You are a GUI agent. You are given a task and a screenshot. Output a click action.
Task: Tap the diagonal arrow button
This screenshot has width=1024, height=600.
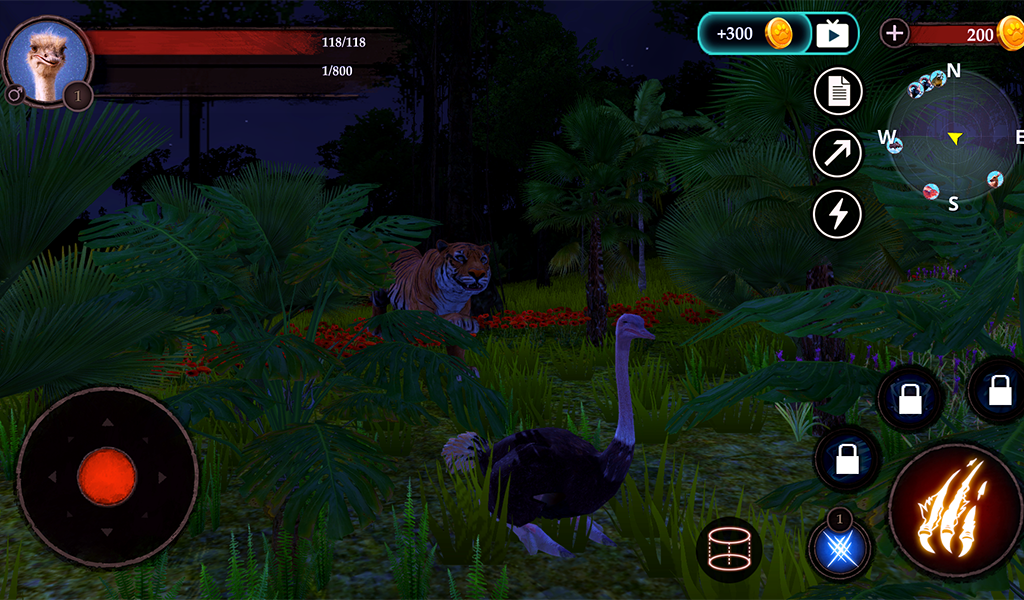point(838,153)
